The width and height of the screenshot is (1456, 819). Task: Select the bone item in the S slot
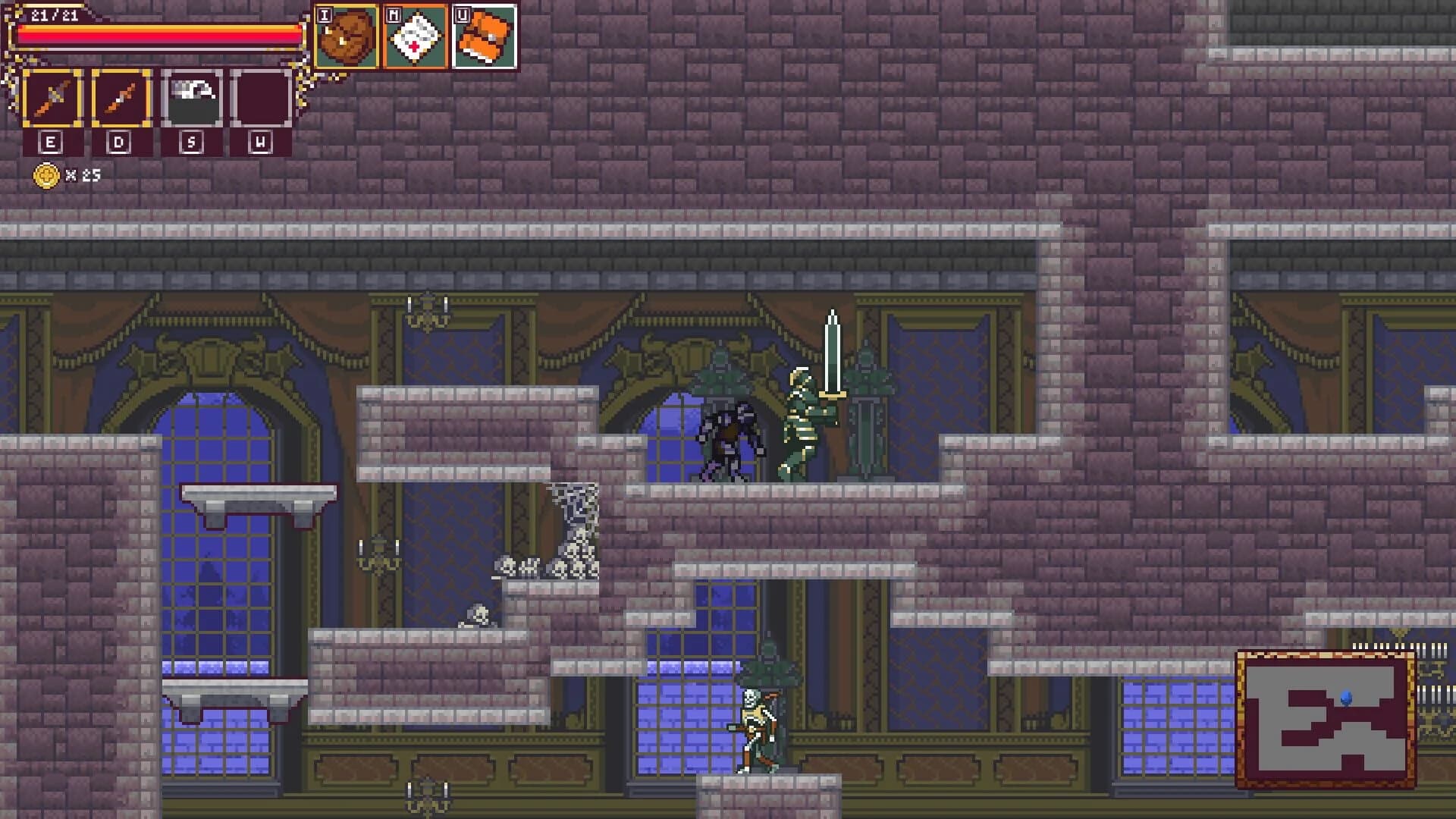tap(191, 97)
